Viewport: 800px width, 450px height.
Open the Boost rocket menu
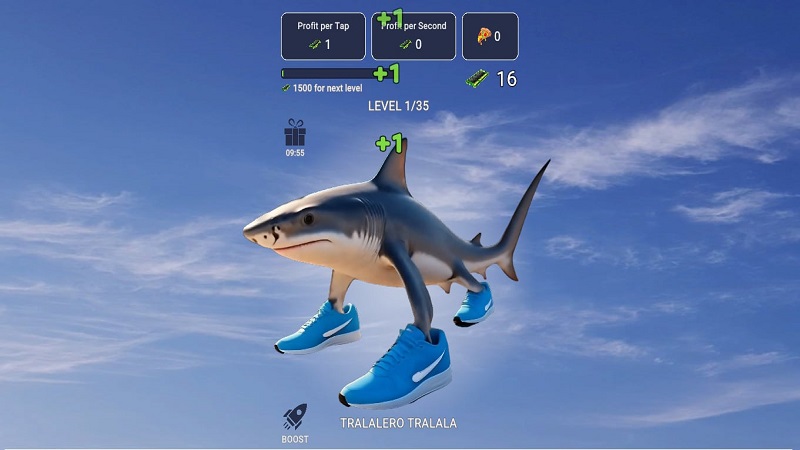295,421
